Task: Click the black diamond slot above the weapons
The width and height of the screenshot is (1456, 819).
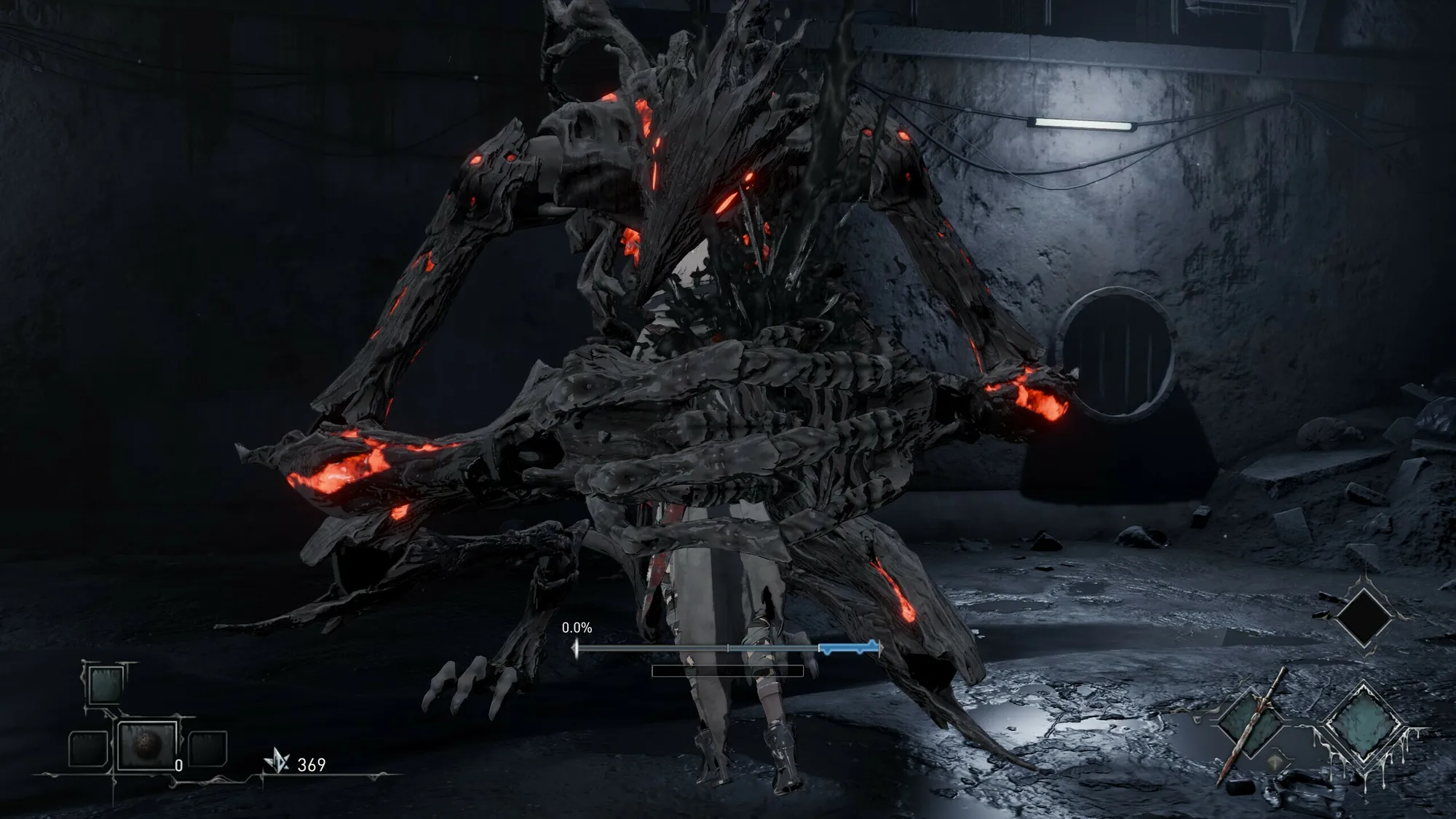Action: coord(1362,617)
